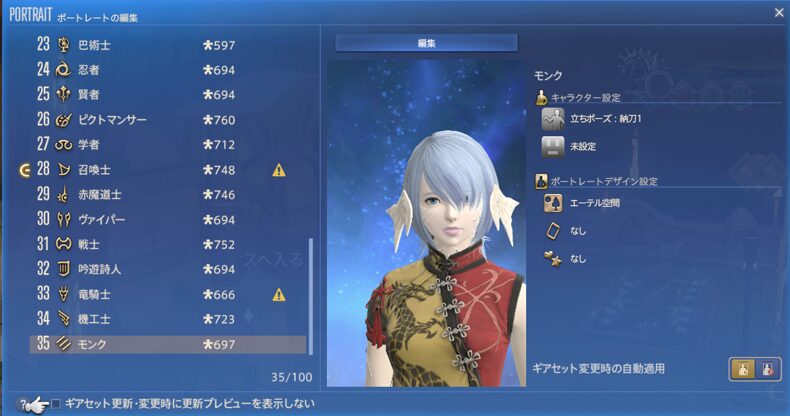Click the 編集 edit button

click(426, 43)
